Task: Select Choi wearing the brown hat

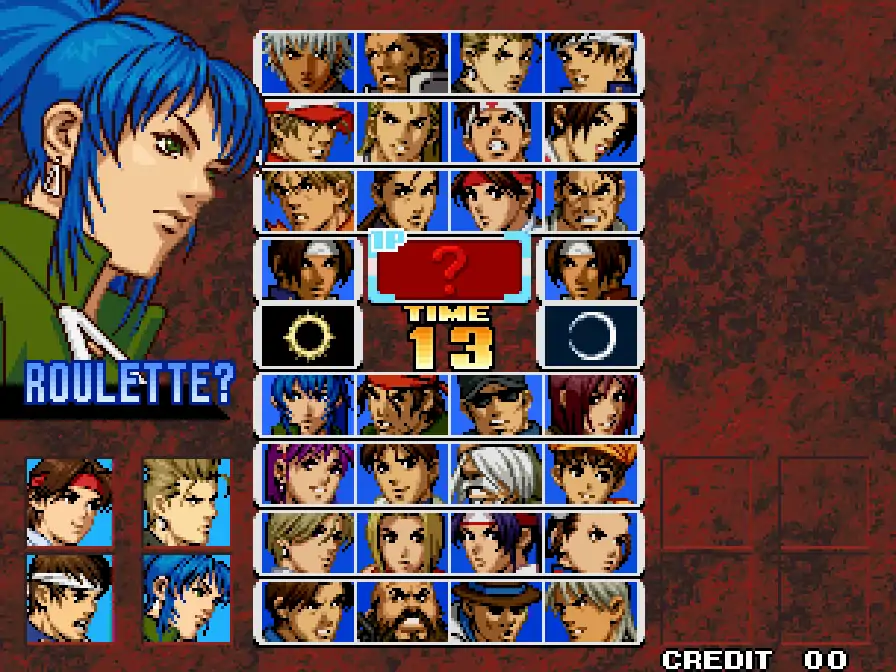Action: coord(496,611)
